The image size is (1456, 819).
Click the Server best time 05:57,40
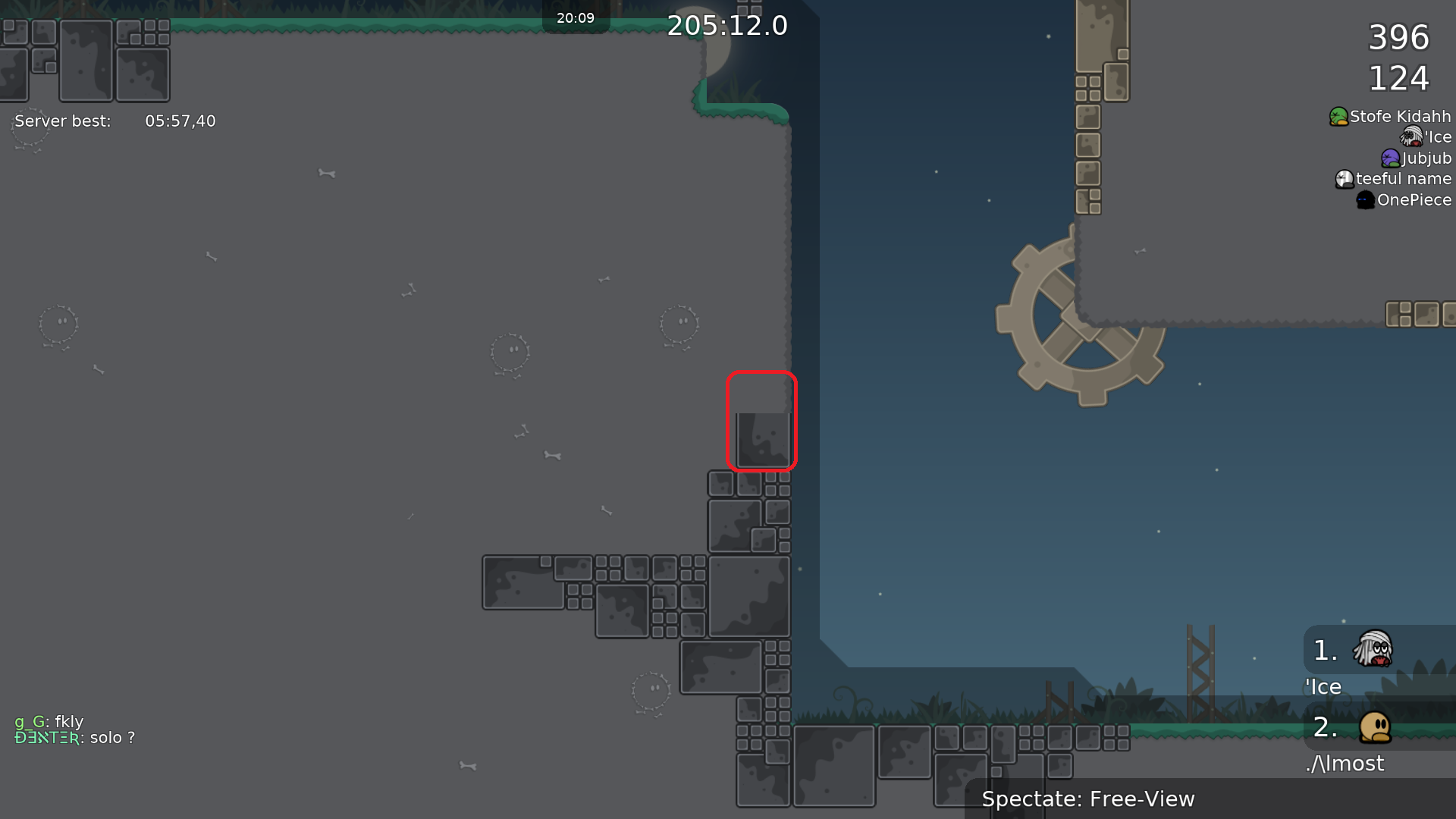[180, 121]
